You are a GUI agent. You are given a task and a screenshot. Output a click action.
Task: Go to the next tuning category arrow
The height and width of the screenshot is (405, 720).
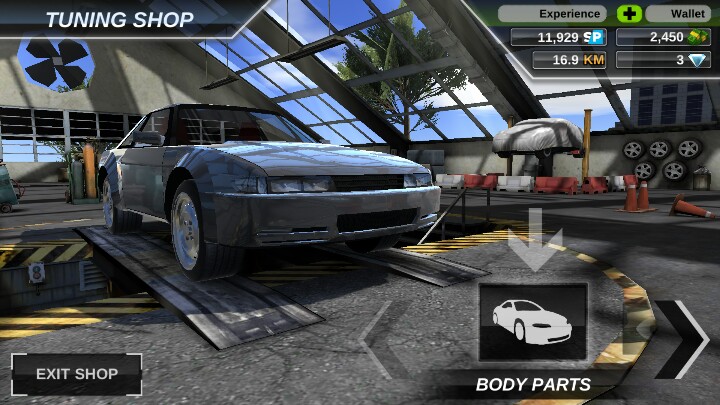681,338
